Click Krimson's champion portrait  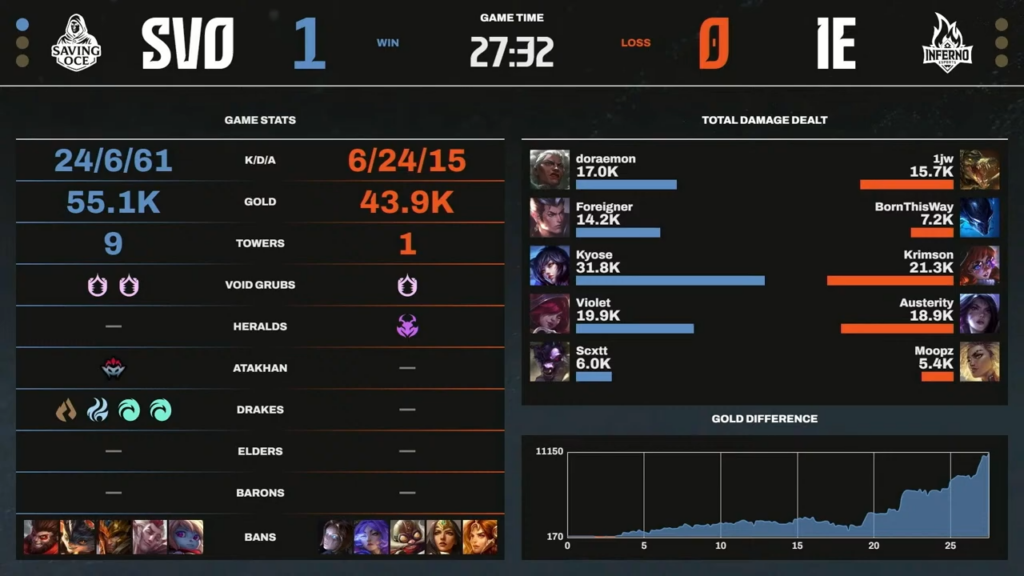[979, 265]
